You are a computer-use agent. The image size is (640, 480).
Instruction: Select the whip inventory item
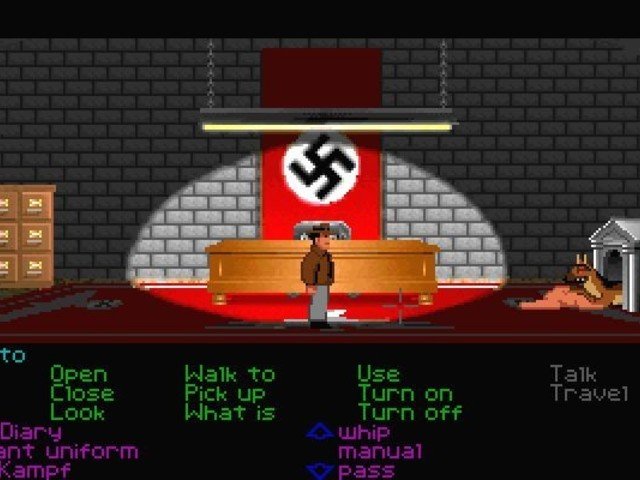367,432
